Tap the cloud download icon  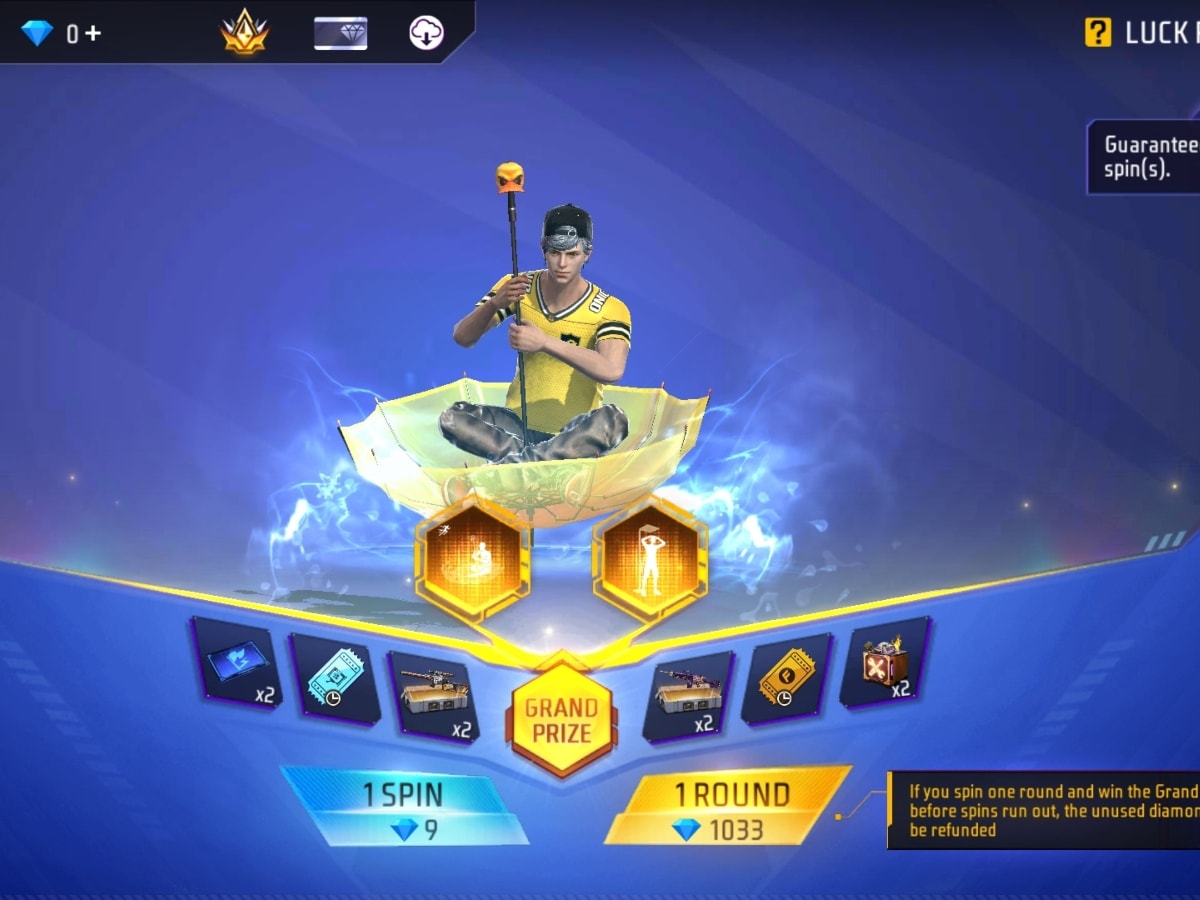point(427,33)
